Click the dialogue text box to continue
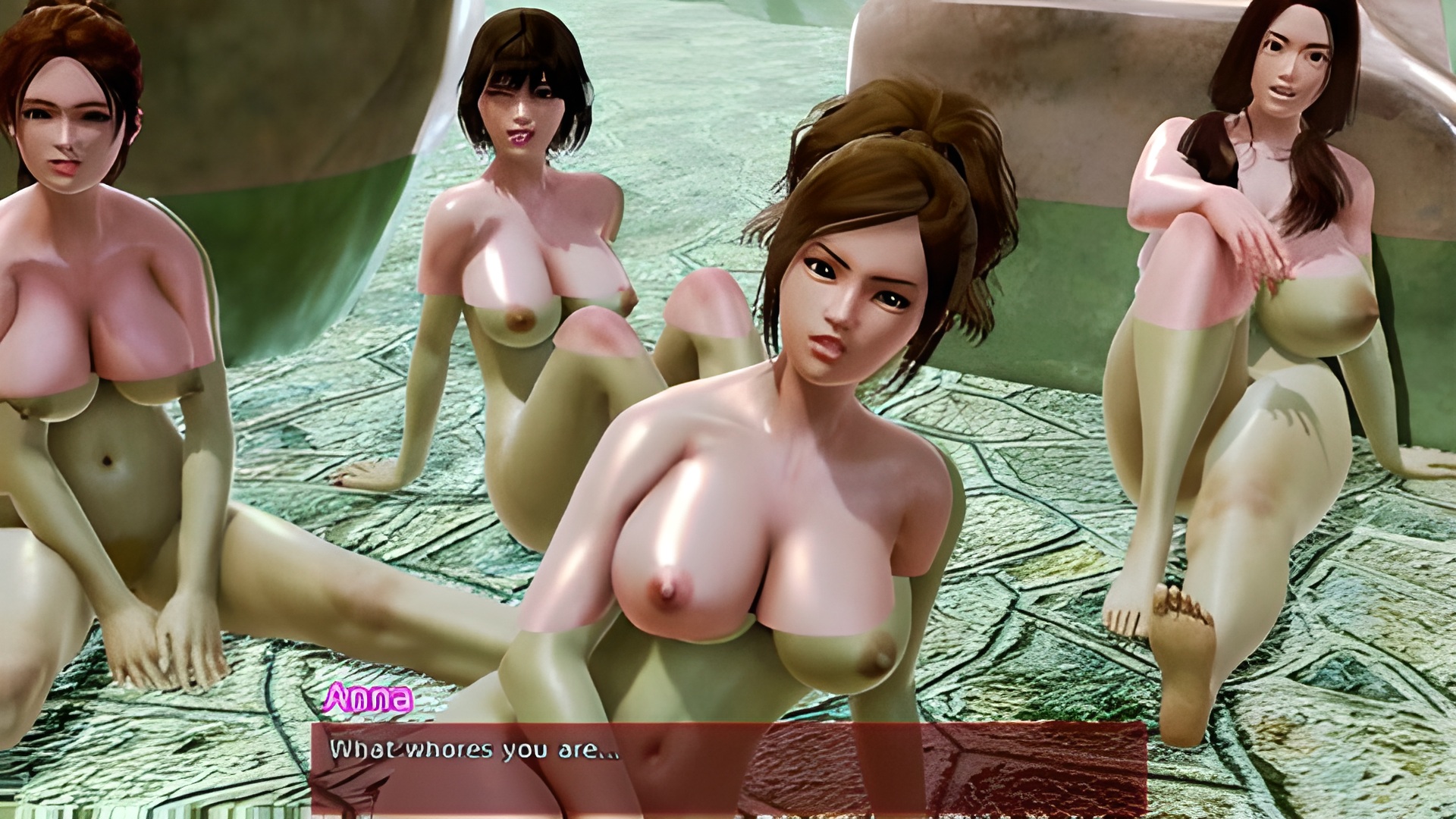Screen dimensions: 1456x819 [728, 767]
